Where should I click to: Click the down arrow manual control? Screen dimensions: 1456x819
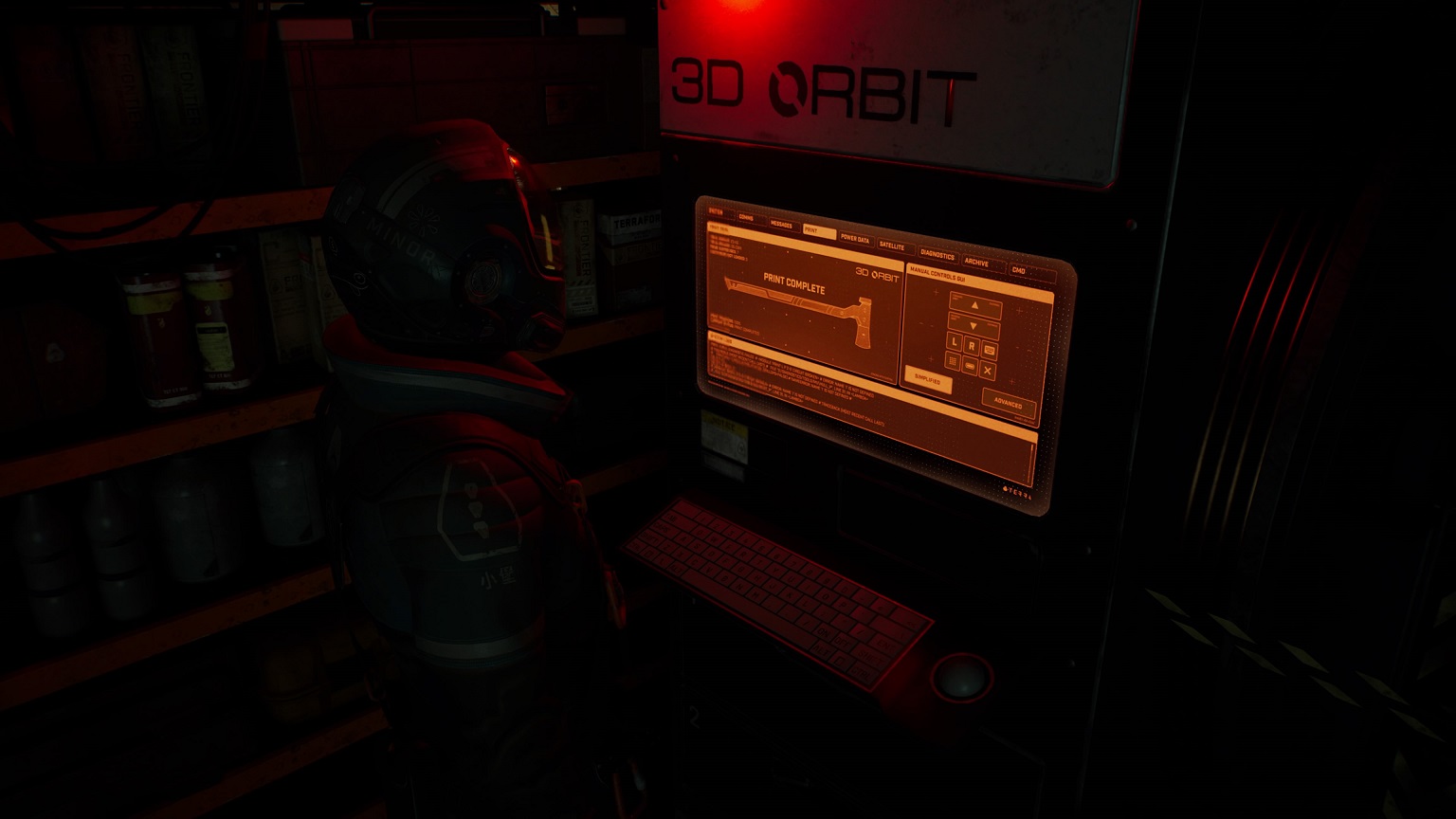pos(974,326)
